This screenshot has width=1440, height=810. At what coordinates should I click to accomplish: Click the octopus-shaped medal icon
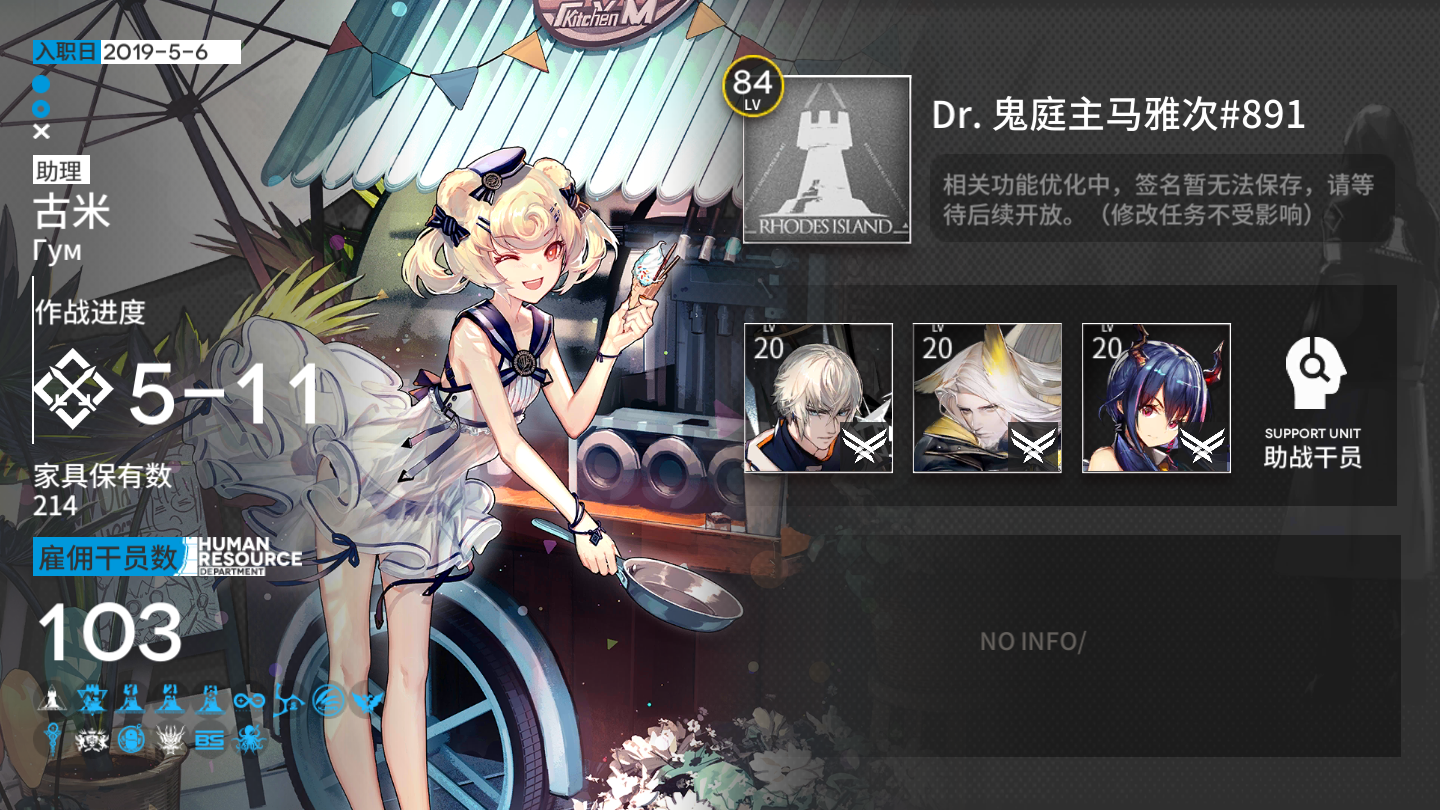[x=250, y=741]
